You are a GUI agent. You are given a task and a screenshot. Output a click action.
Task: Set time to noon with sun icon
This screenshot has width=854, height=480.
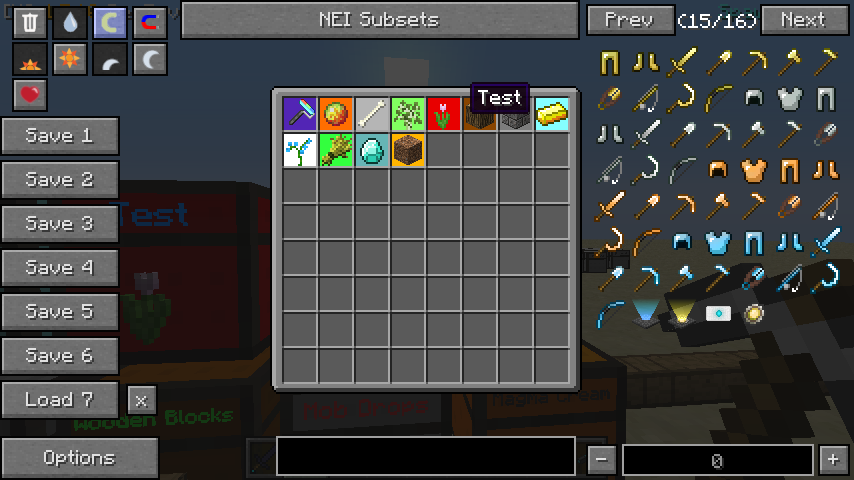click(70, 60)
